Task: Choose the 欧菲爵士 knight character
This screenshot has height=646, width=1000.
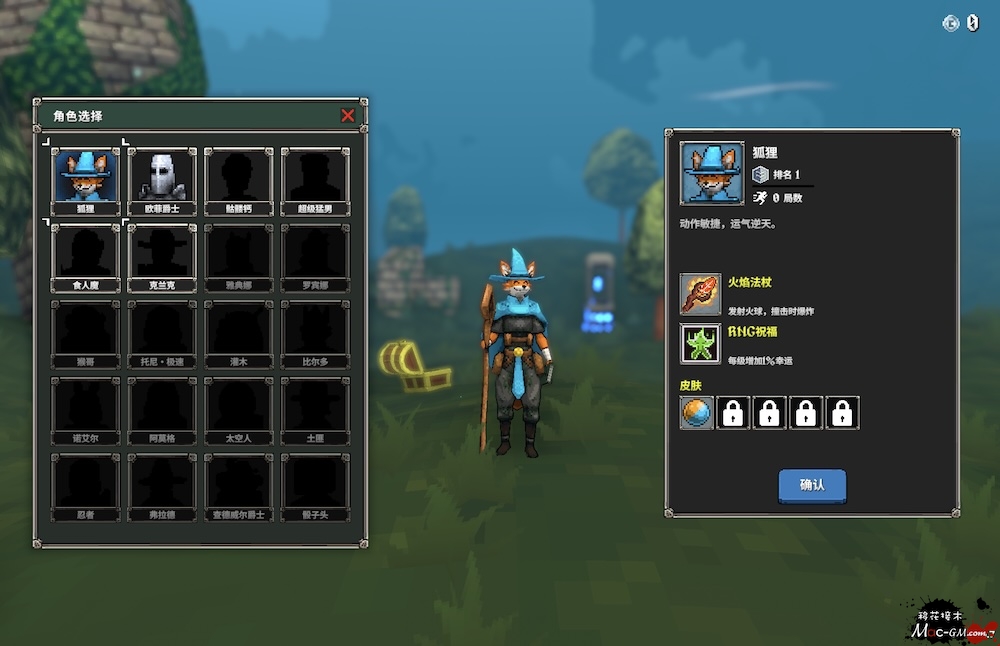Action: (x=162, y=180)
